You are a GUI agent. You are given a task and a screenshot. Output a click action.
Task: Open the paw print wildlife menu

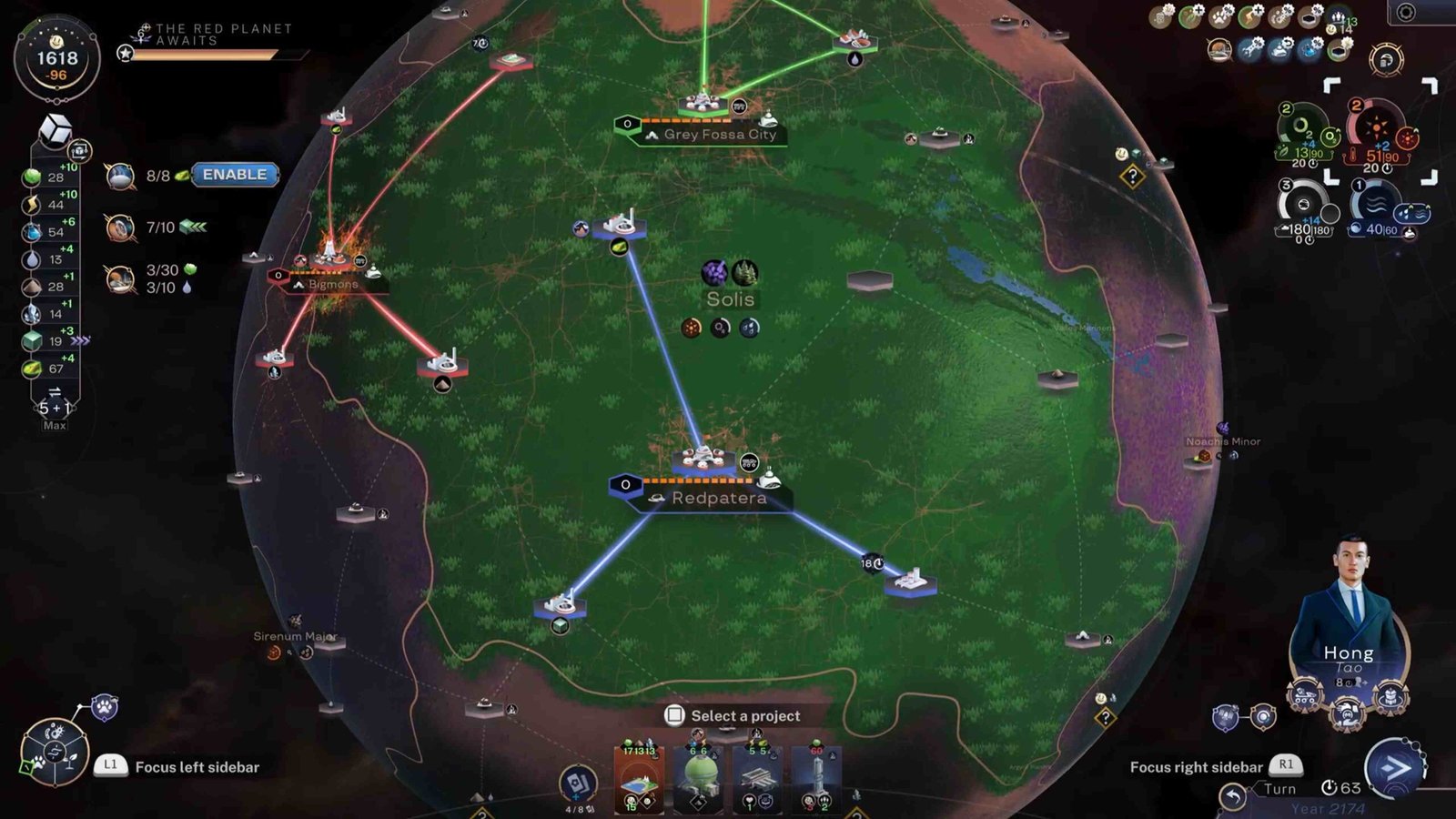105,707
